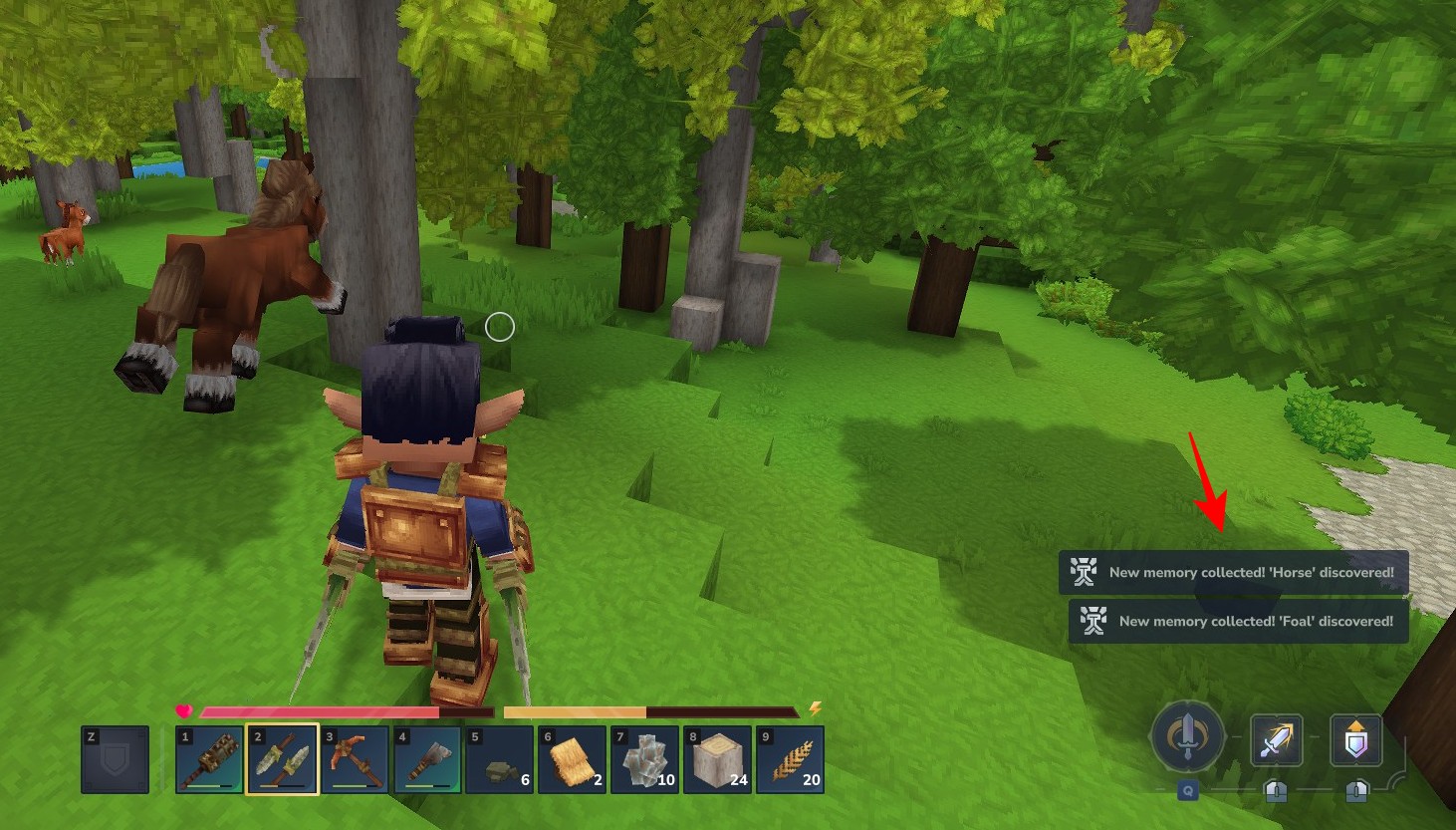Click the glowing sword attack icon
1456x830 pixels.
pos(1276,740)
